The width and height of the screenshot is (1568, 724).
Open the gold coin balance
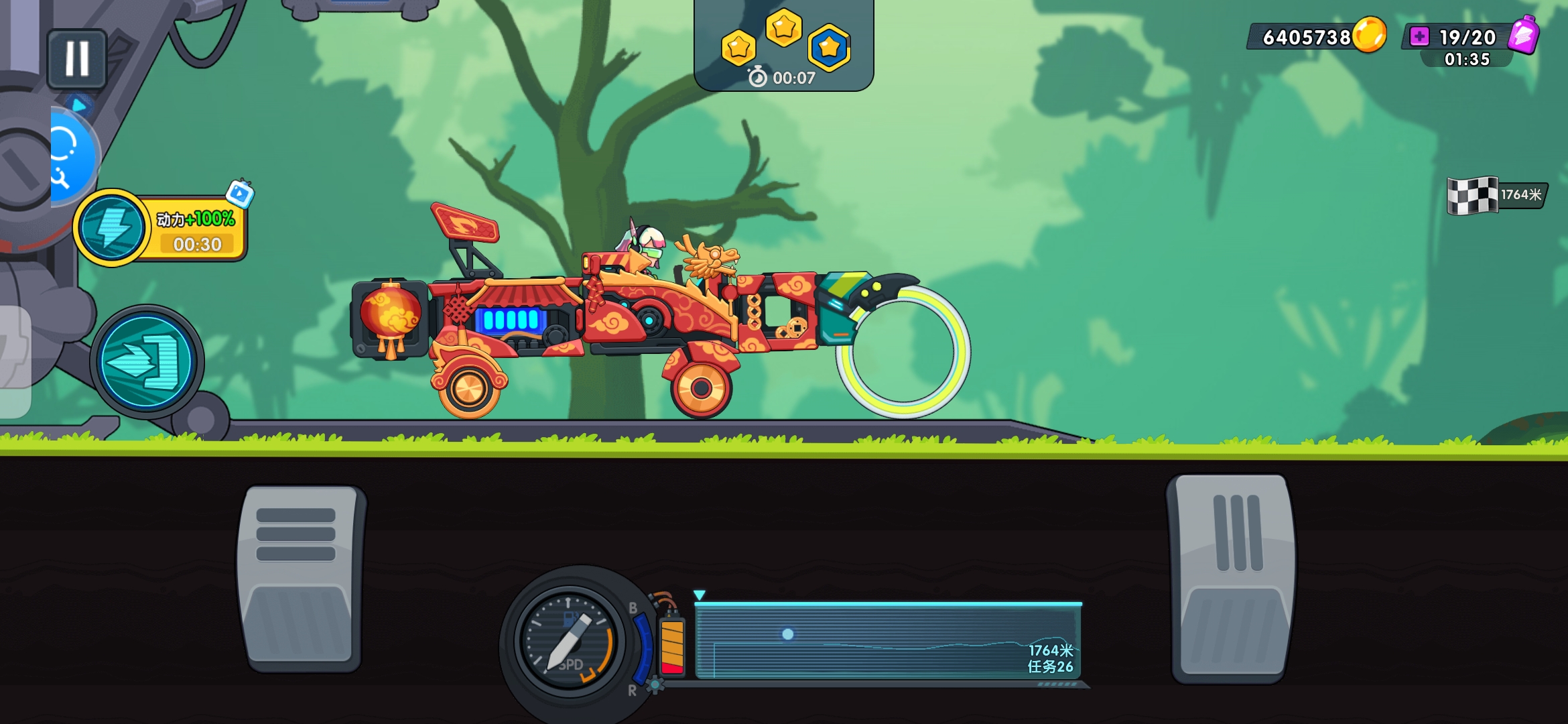tap(1317, 36)
